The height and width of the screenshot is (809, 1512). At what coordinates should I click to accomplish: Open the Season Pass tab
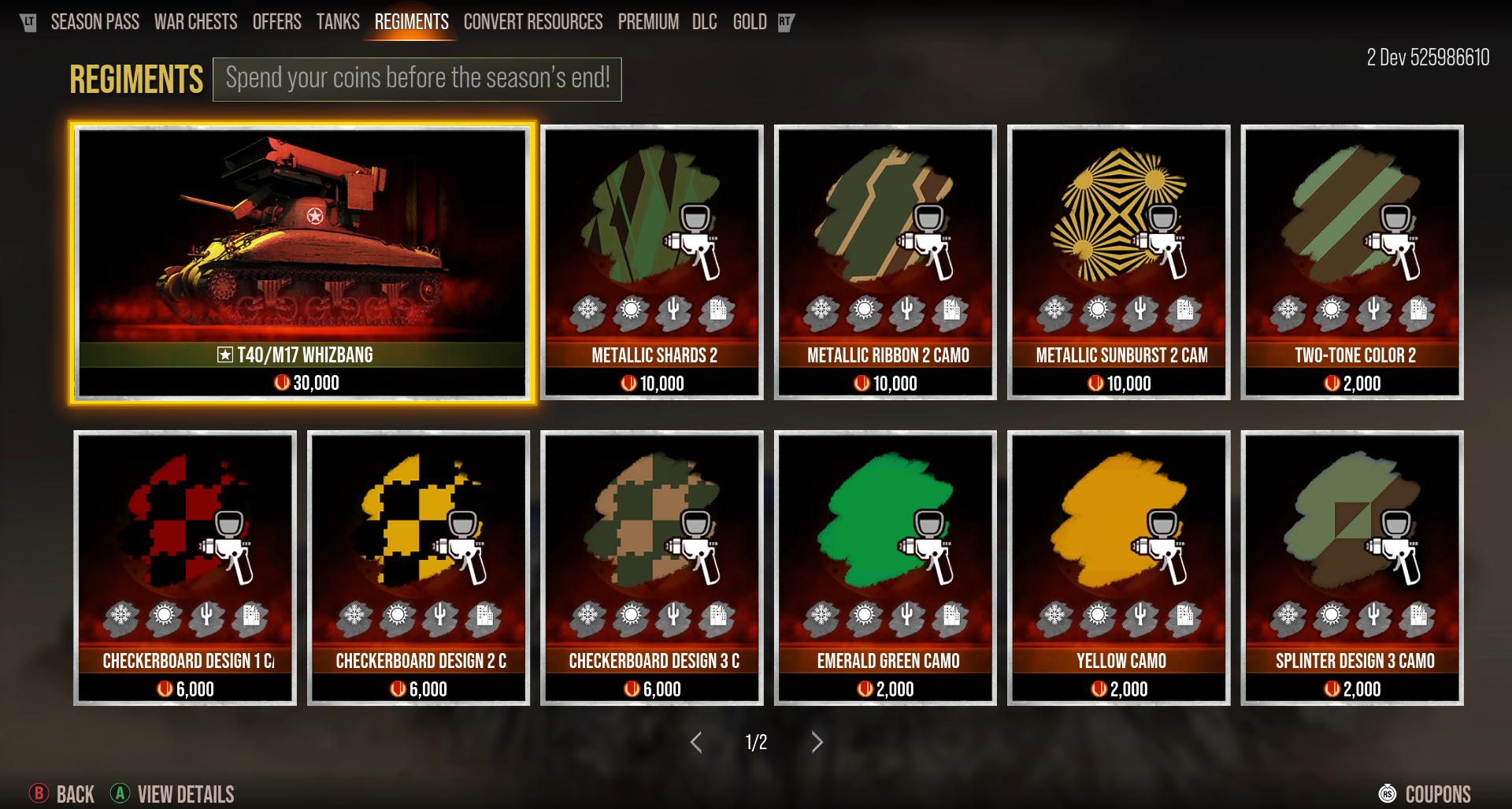pyautogui.click(x=94, y=22)
